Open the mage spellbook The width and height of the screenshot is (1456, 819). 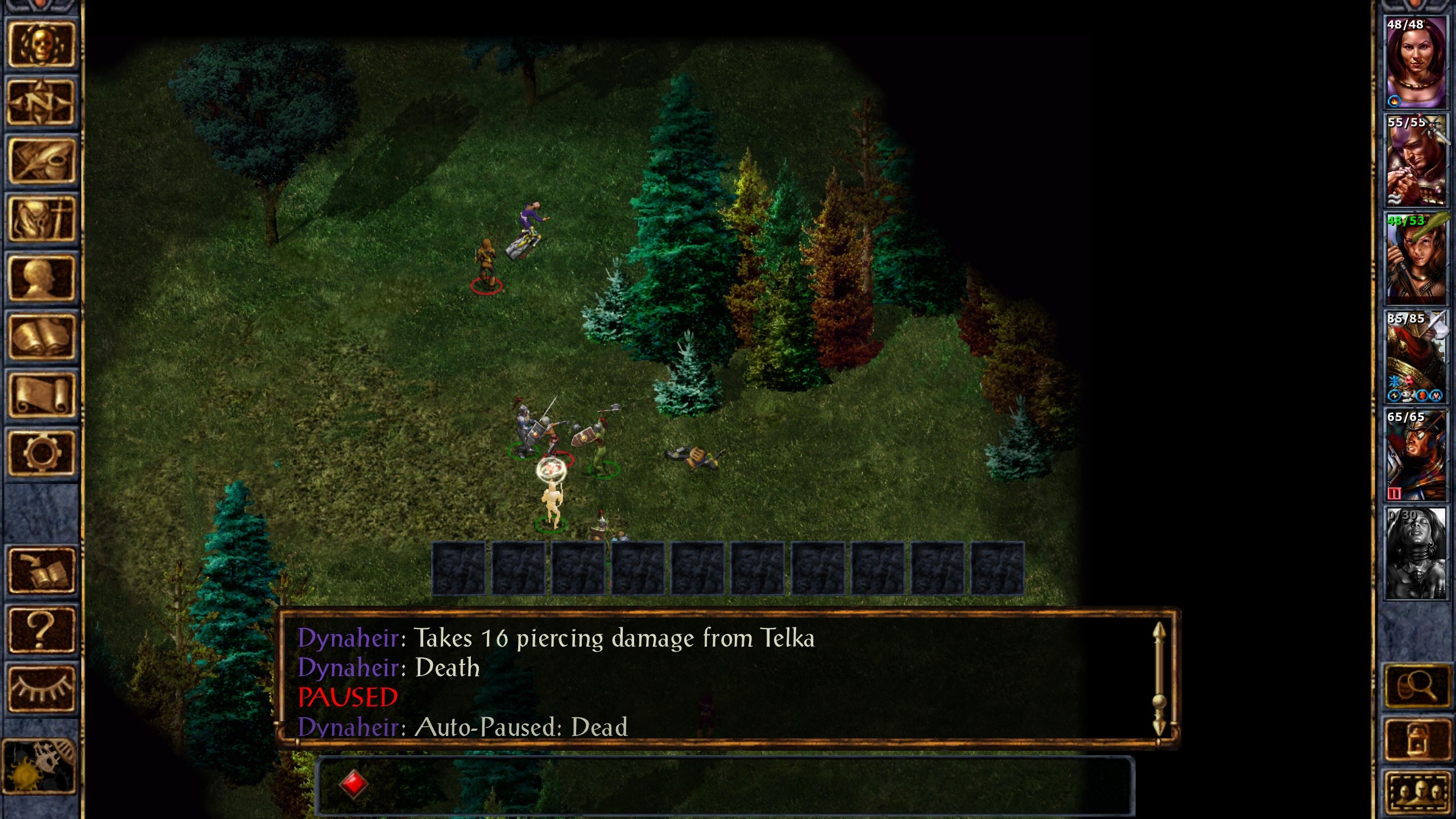click(41, 337)
